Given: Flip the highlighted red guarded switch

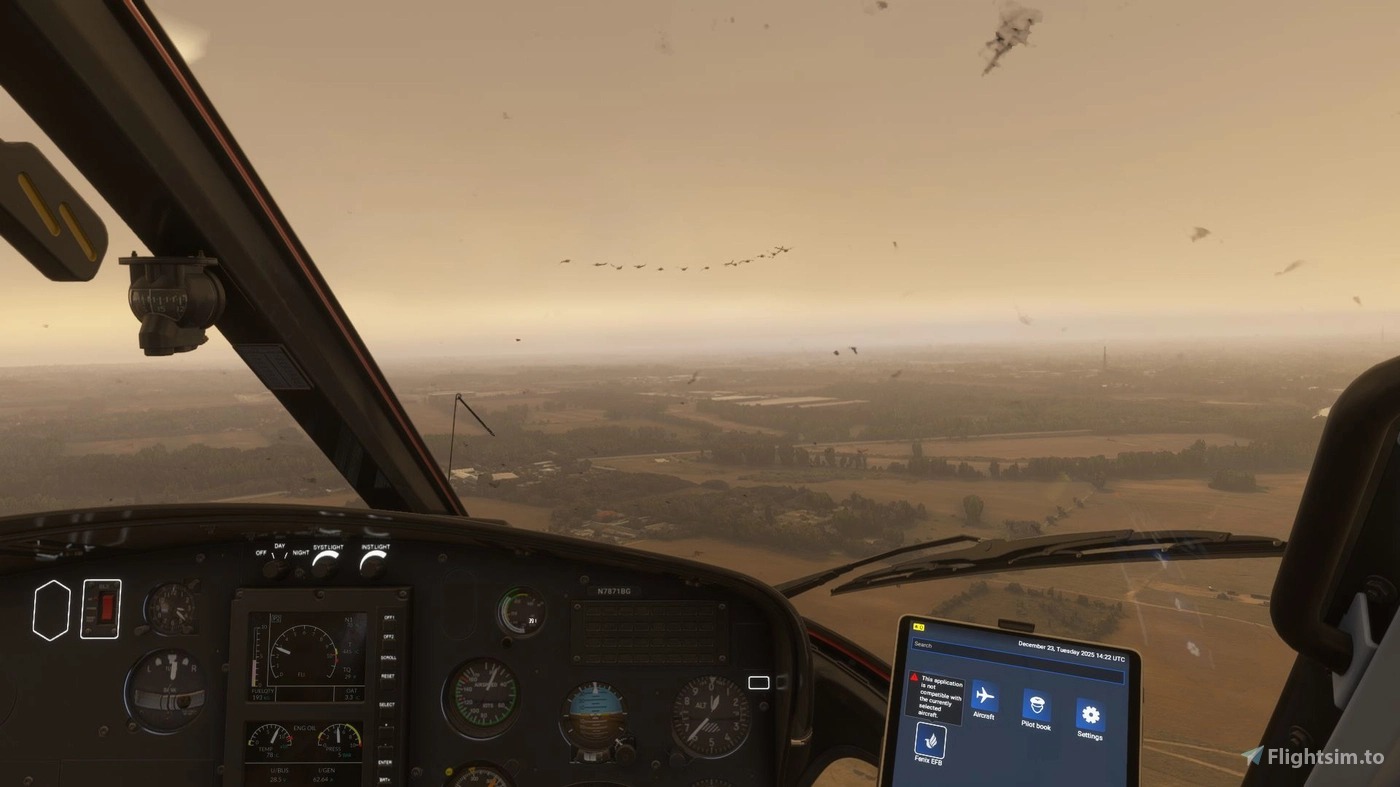Looking at the screenshot, I should pos(102,608).
